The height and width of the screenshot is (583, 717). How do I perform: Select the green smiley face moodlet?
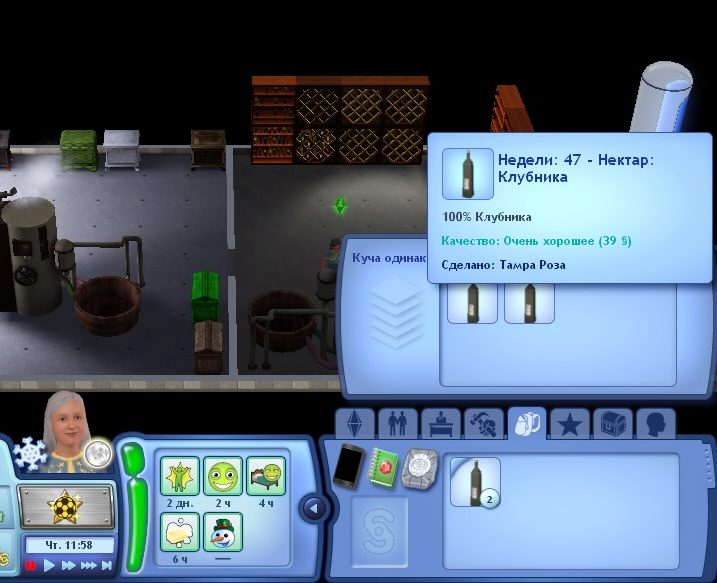(223, 475)
